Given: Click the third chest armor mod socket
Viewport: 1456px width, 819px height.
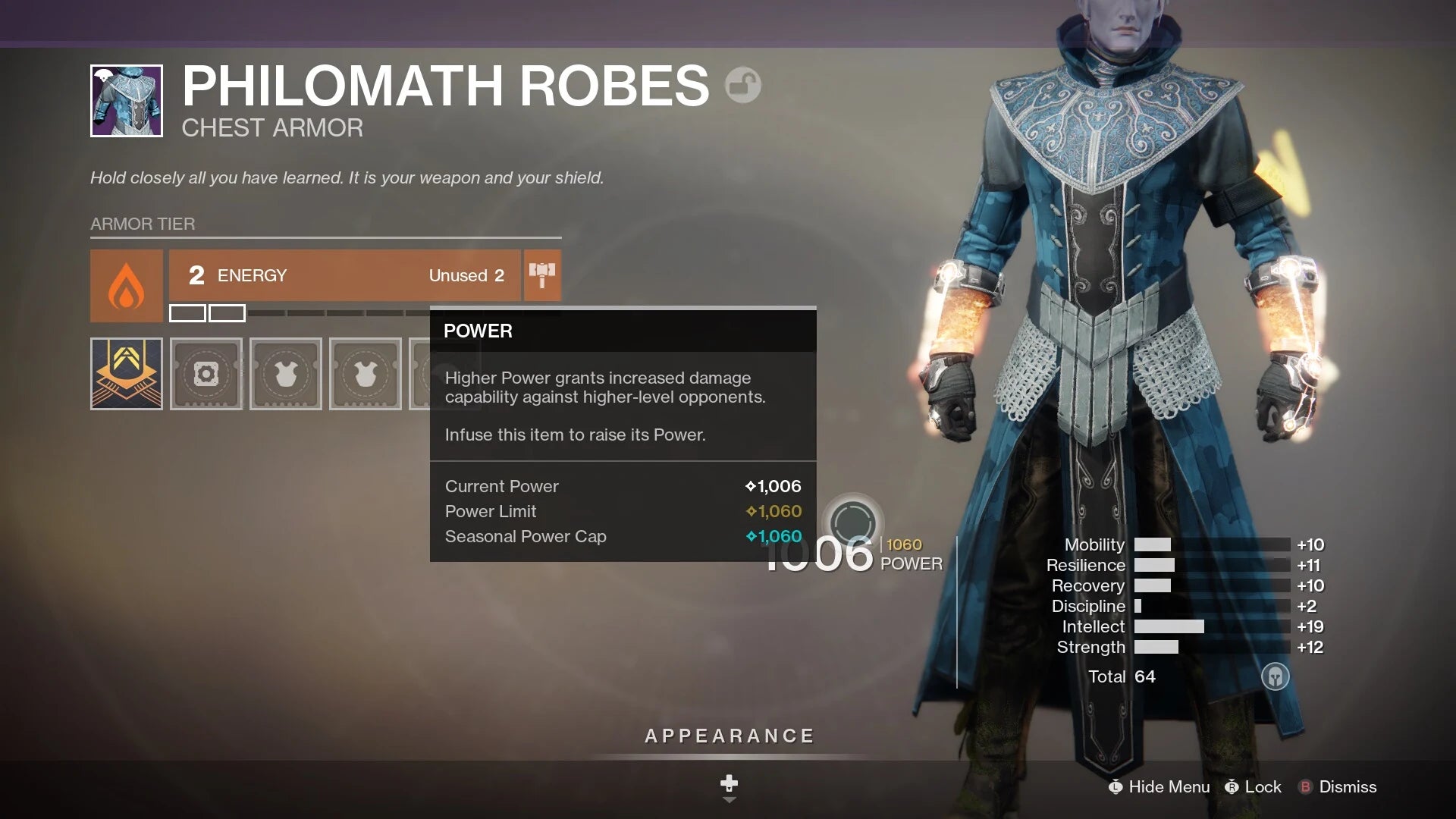Looking at the screenshot, I should [x=365, y=373].
